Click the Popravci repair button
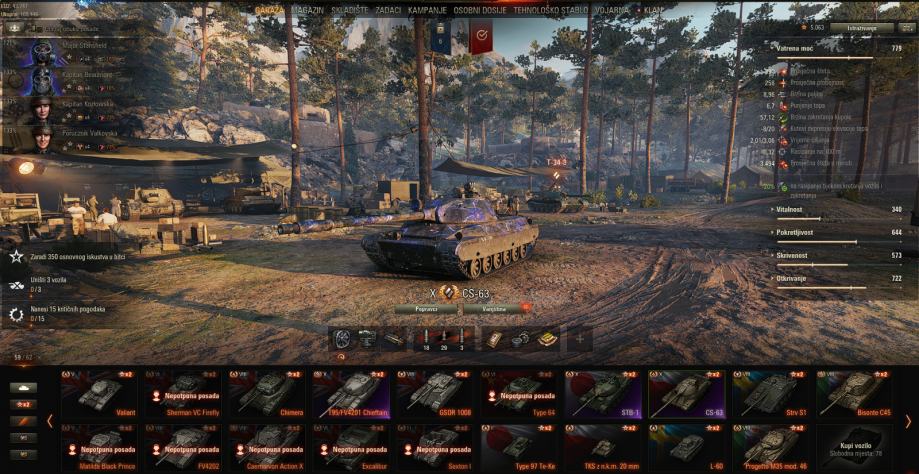This screenshot has width=919, height=474. pyautogui.click(x=425, y=309)
